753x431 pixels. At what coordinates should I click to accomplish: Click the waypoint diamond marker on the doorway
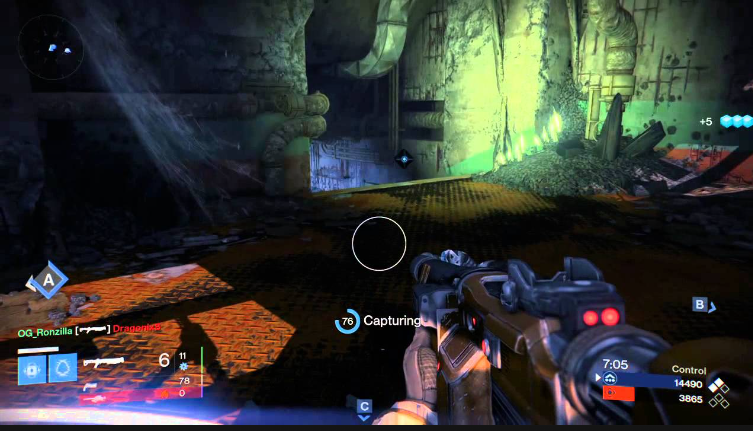(x=404, y=157)
